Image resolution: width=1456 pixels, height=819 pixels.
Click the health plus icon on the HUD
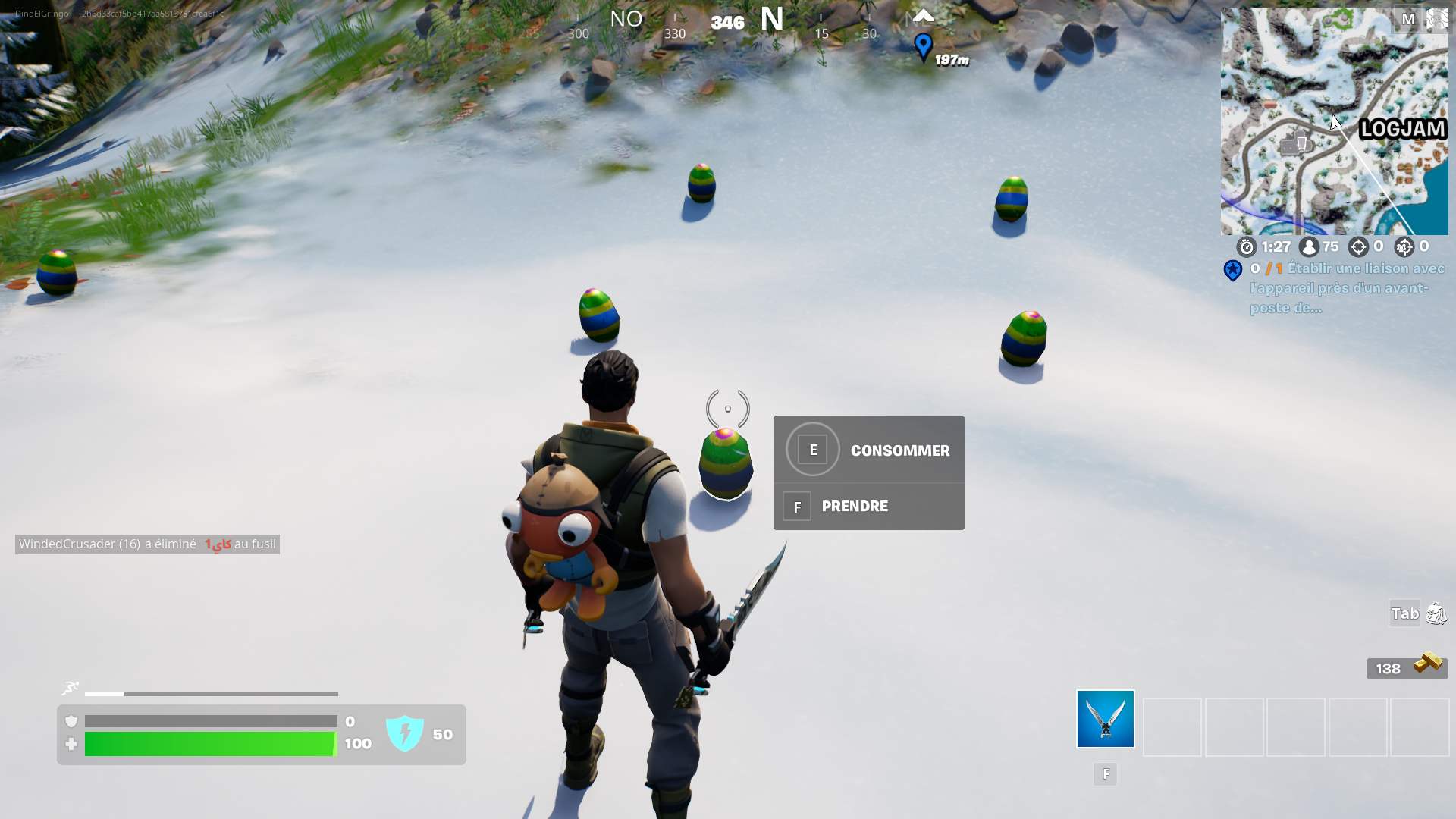71,745
